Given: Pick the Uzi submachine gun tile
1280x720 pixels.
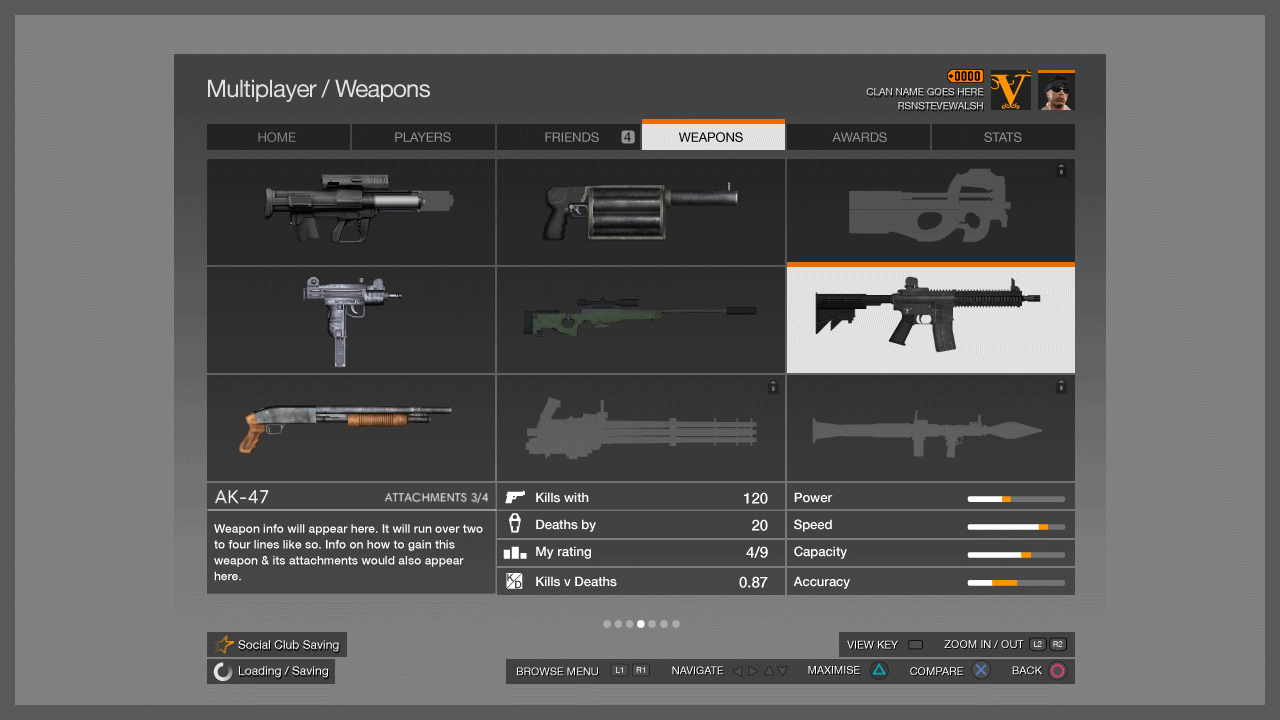Looking at the screenshot, I should tap(350, 320).
